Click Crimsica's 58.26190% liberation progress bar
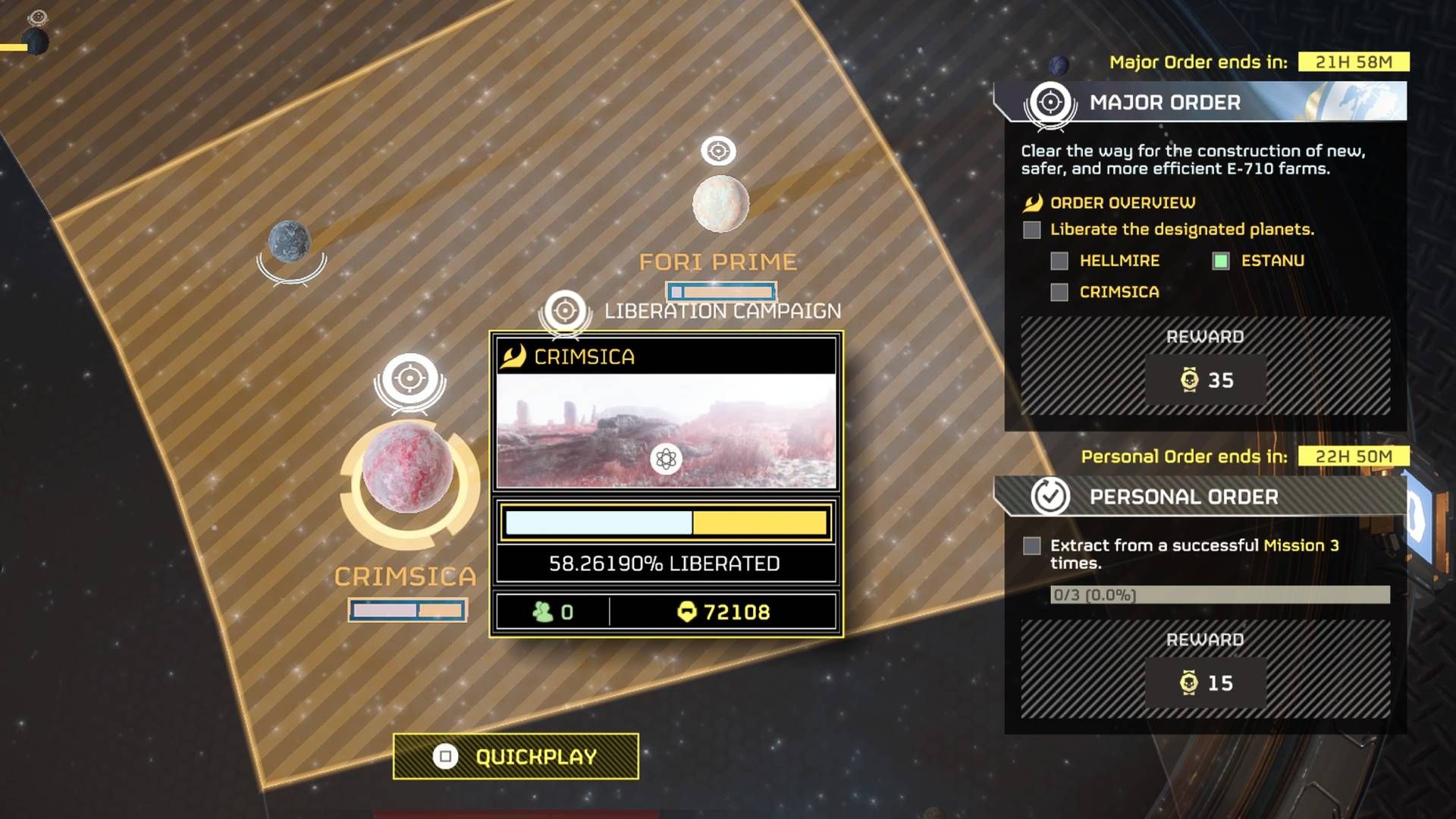The width and height of the screenshot is (1456, 819). [667, 522]
